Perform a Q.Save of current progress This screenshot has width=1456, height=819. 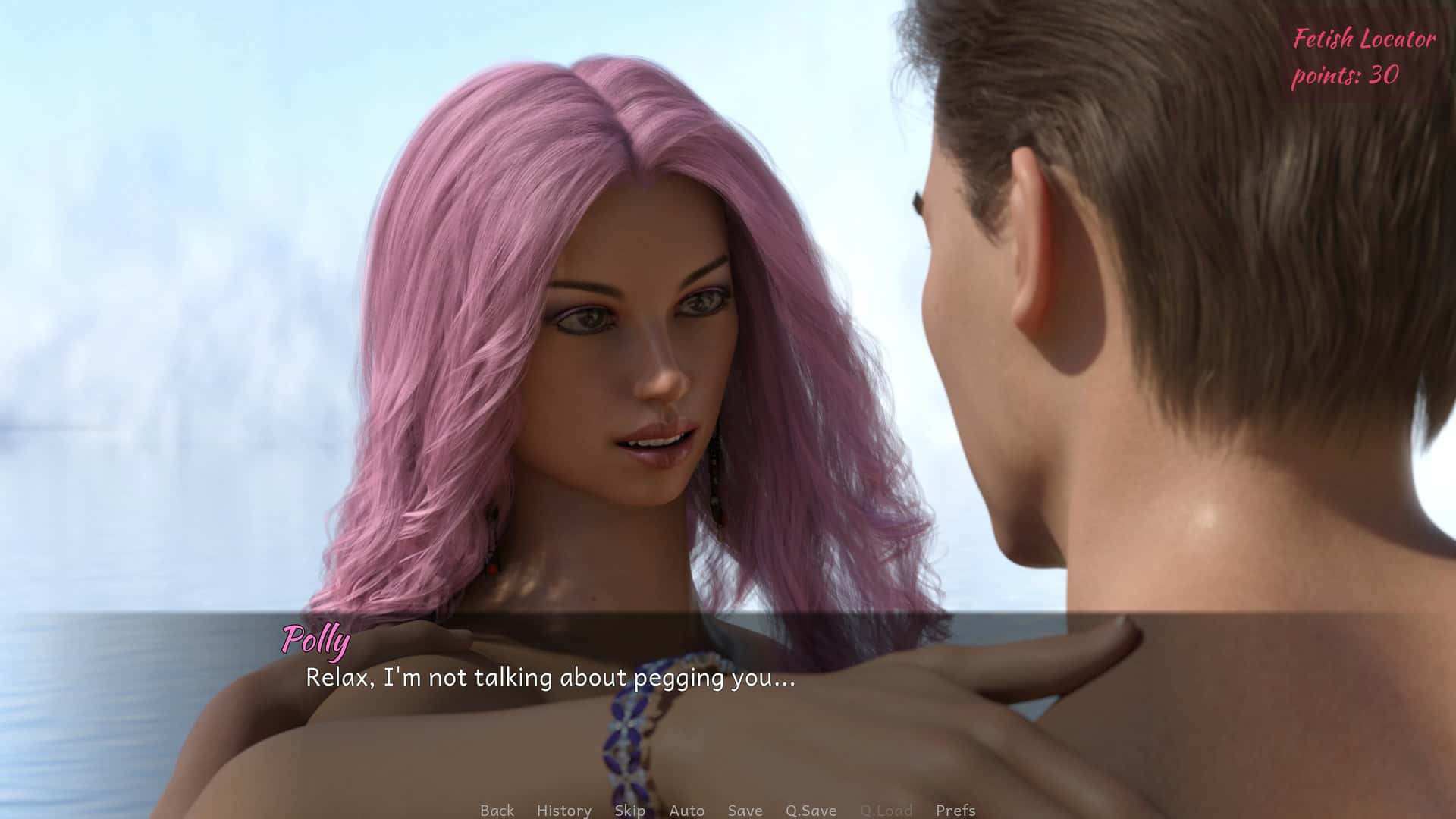pyautogui.click(x=810, y=810)
